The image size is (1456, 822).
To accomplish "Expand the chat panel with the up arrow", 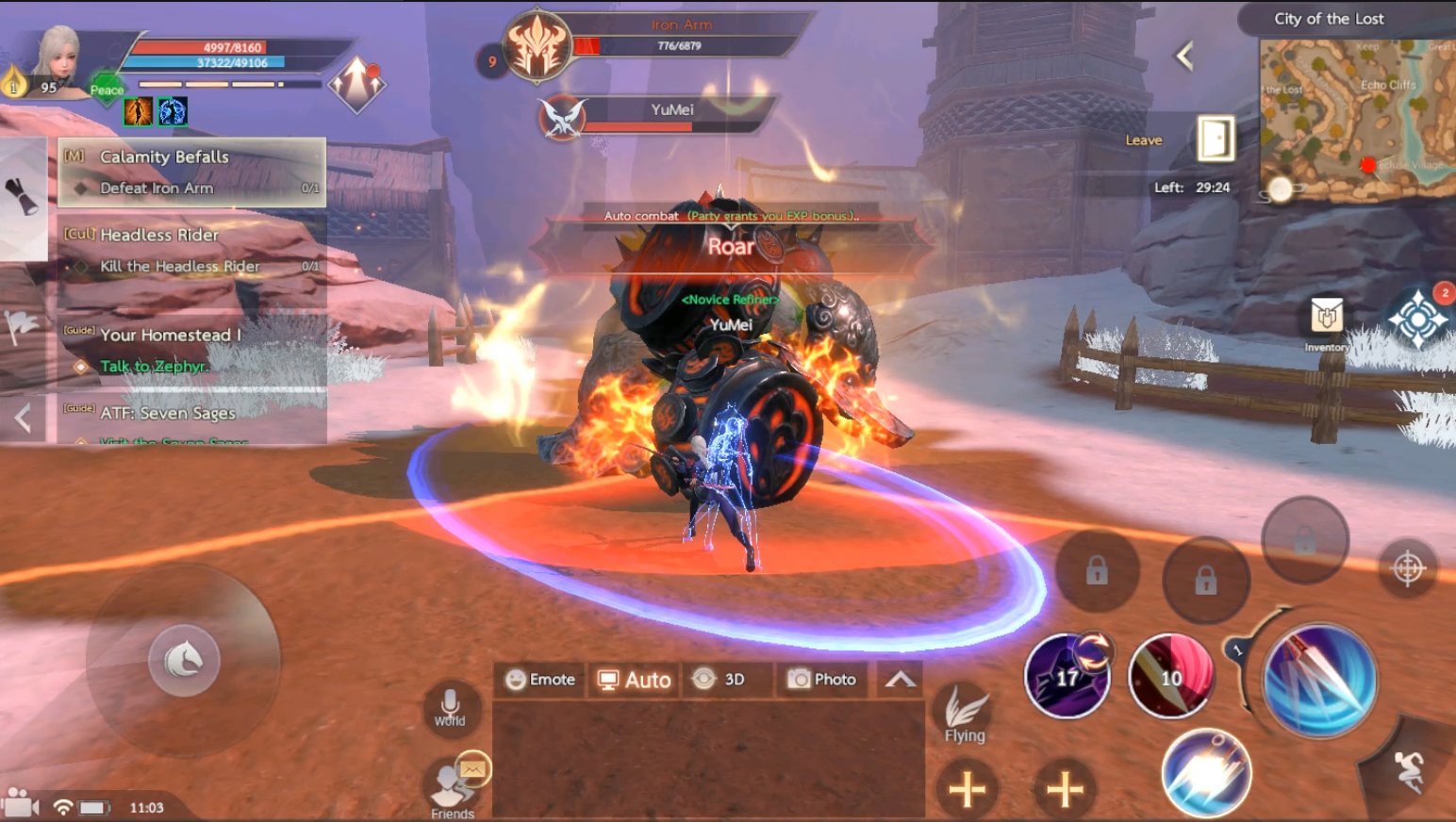I will pos(901,680).
